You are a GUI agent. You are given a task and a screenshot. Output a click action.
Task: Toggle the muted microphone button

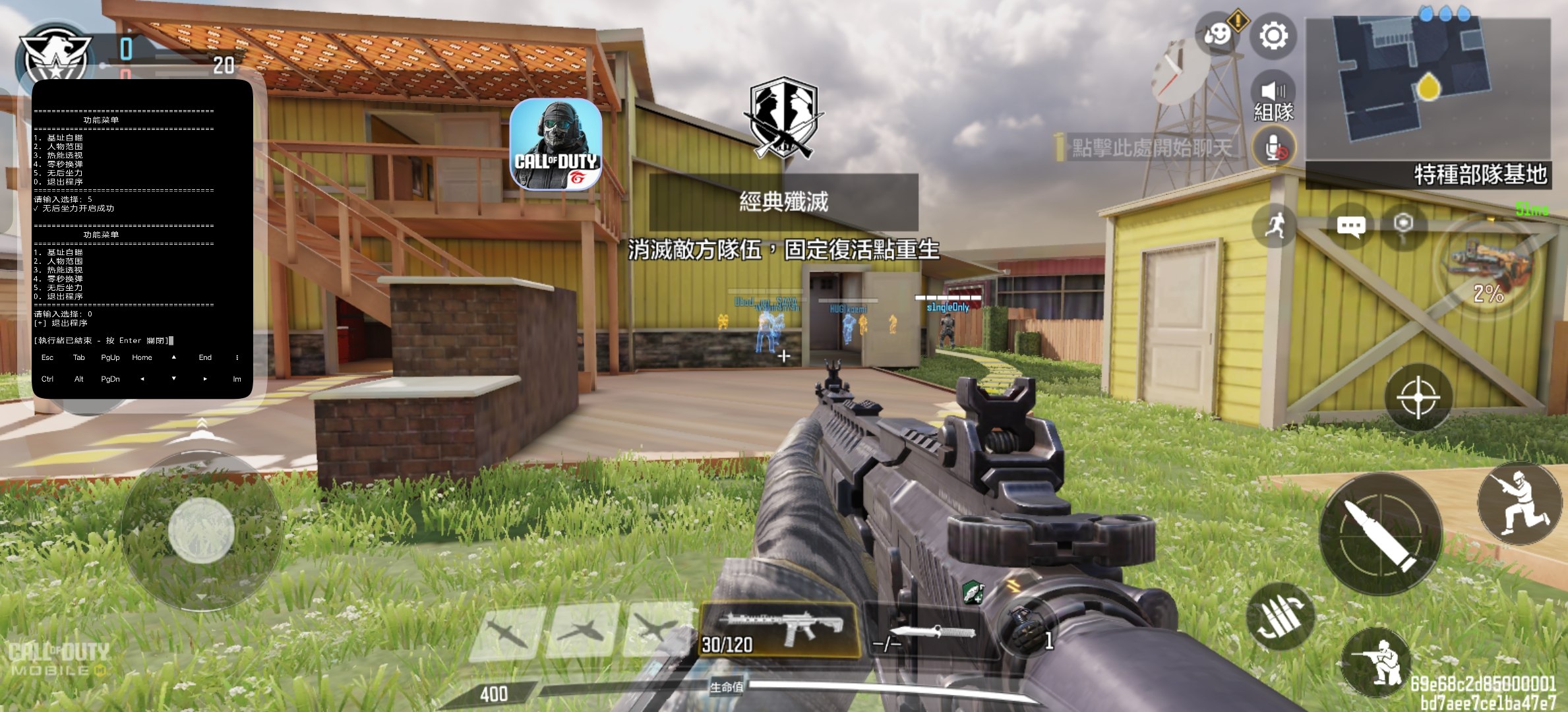[x=1275, y=148]
